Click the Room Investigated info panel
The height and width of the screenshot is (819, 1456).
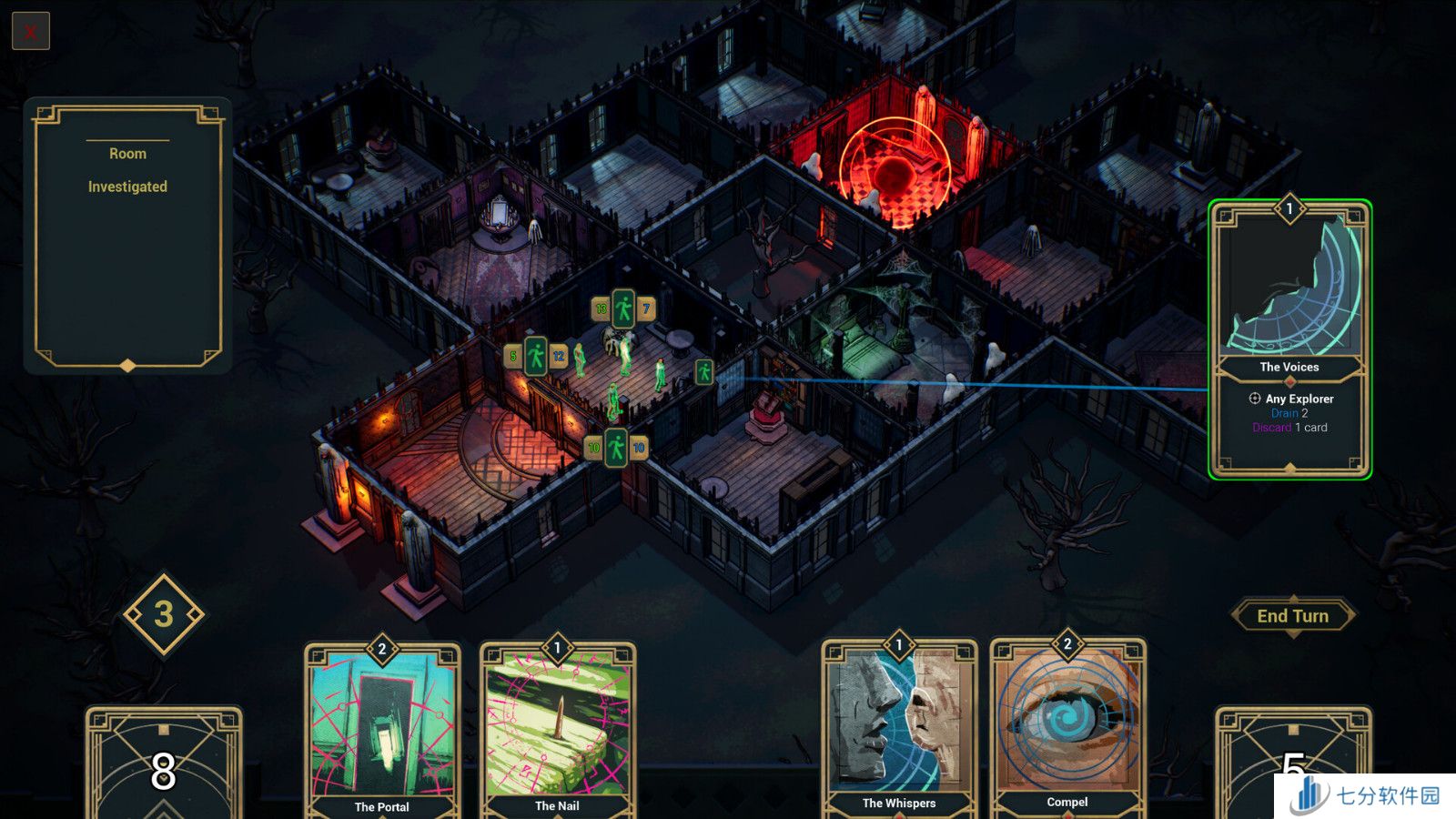(x=127, y=237)
